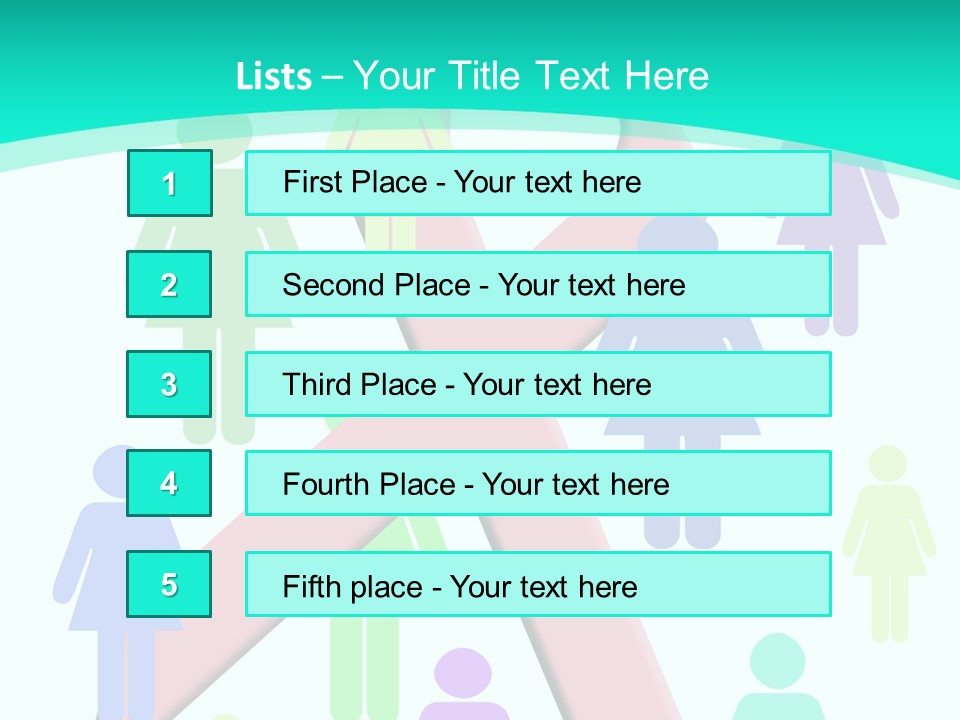
Task: Select the number 1 box
Action: 170,183
